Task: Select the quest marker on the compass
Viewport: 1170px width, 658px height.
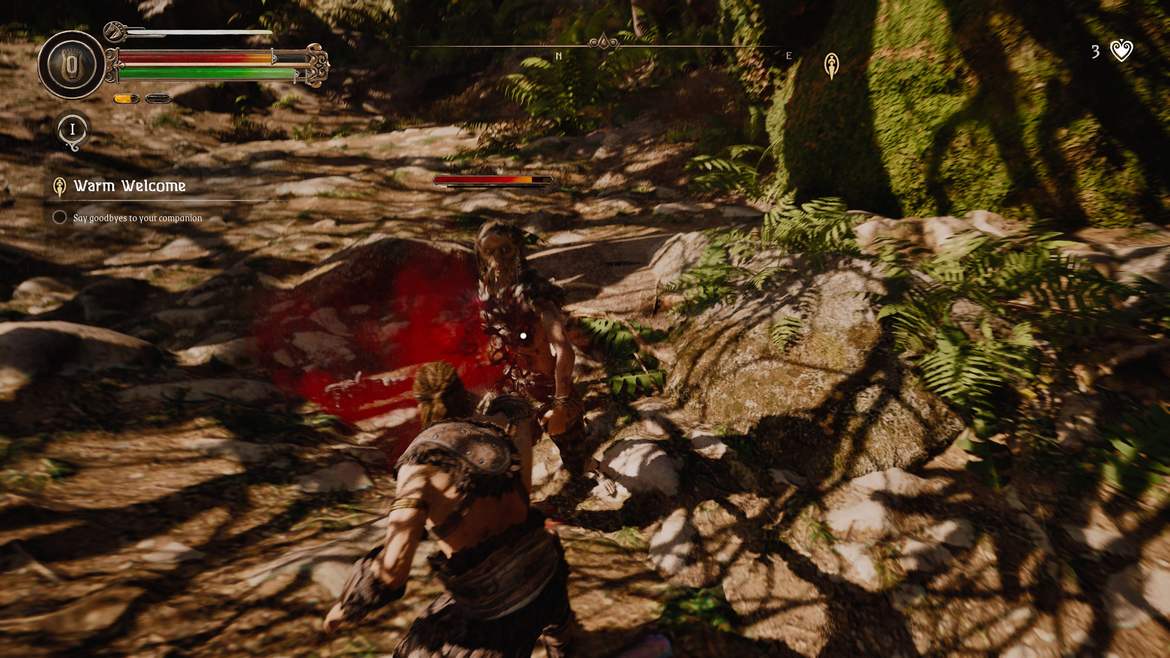Action: (x=831, y=67)
